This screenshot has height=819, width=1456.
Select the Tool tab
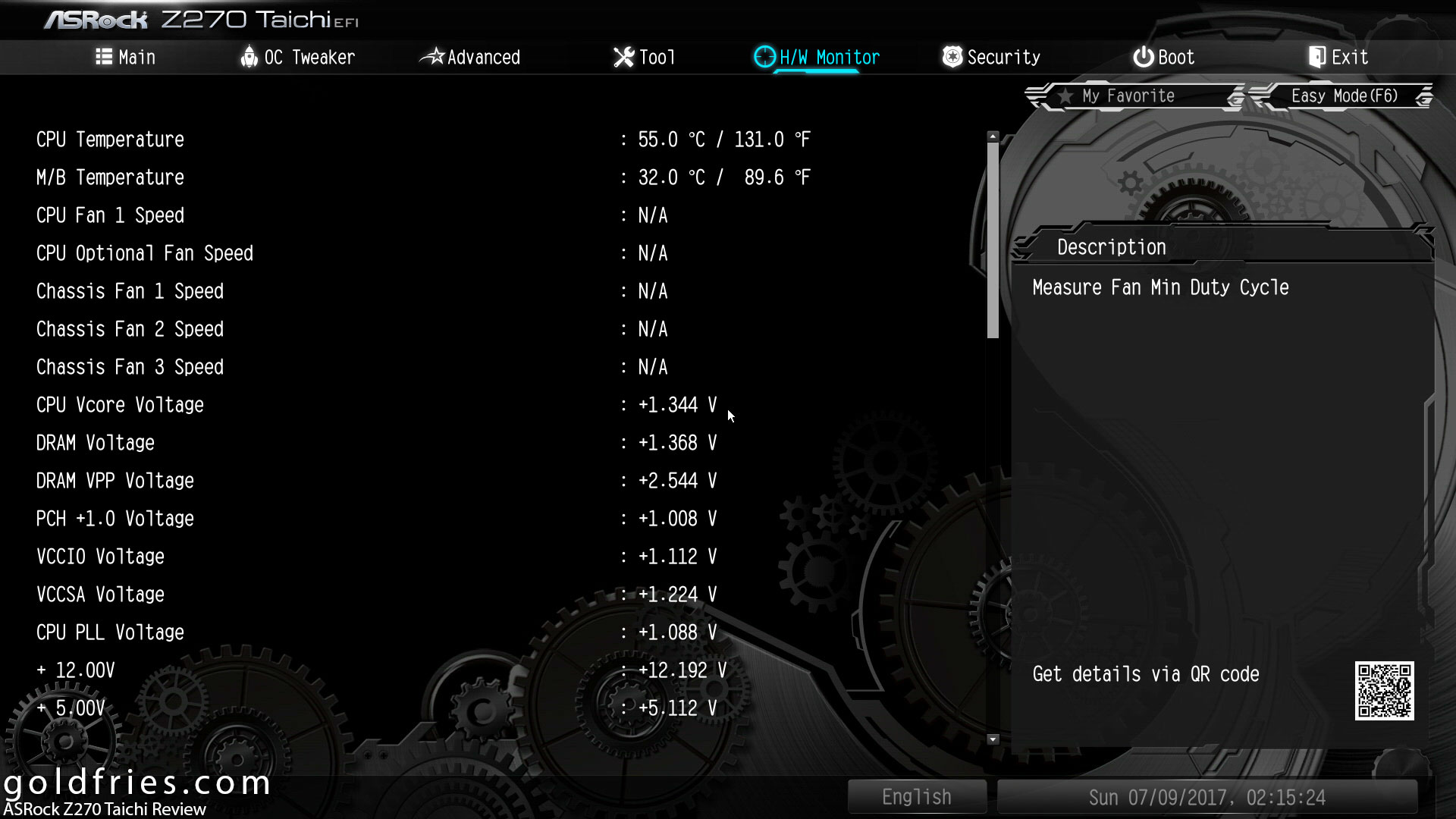coord(645,58)
